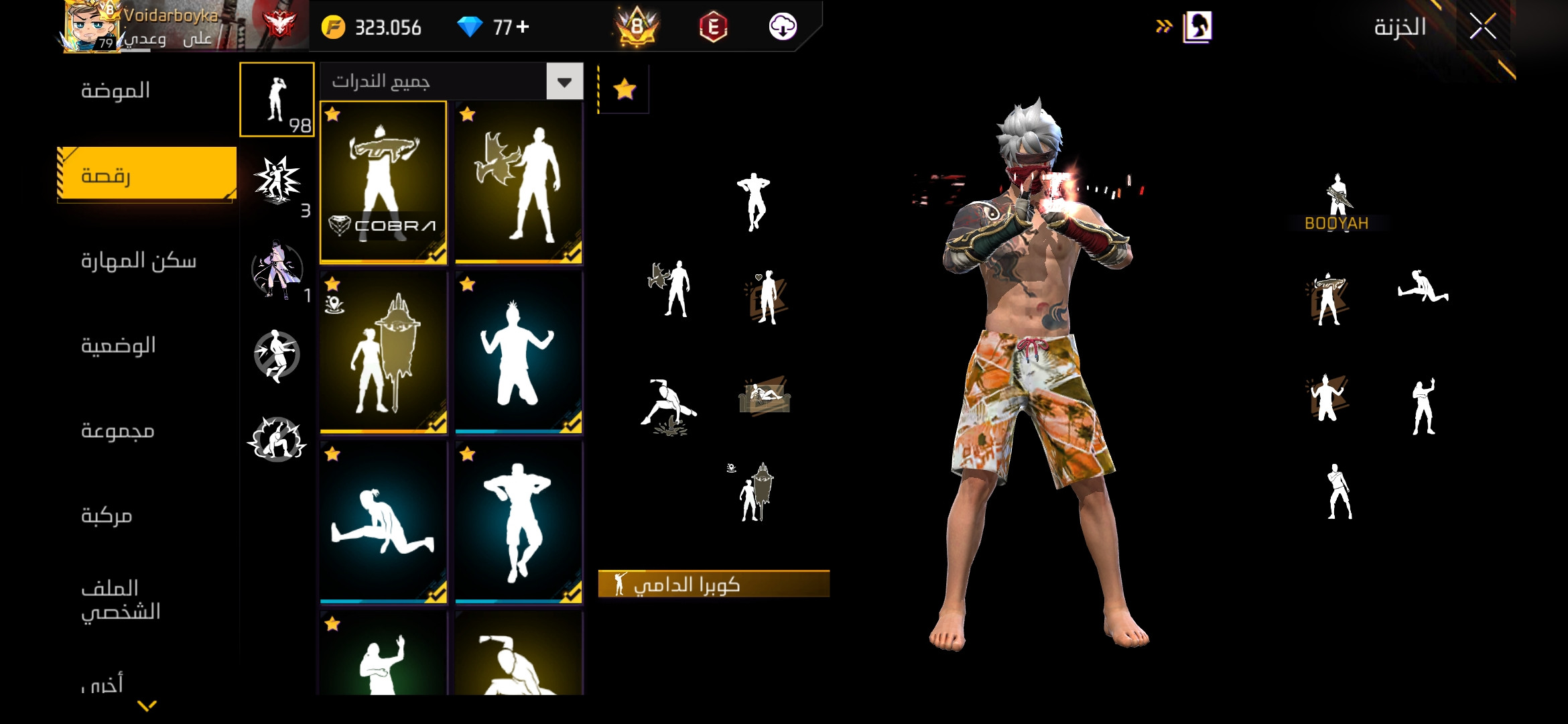Open the cloud download icon
The image size is (1568, 724).
click(x=782, y=27)
